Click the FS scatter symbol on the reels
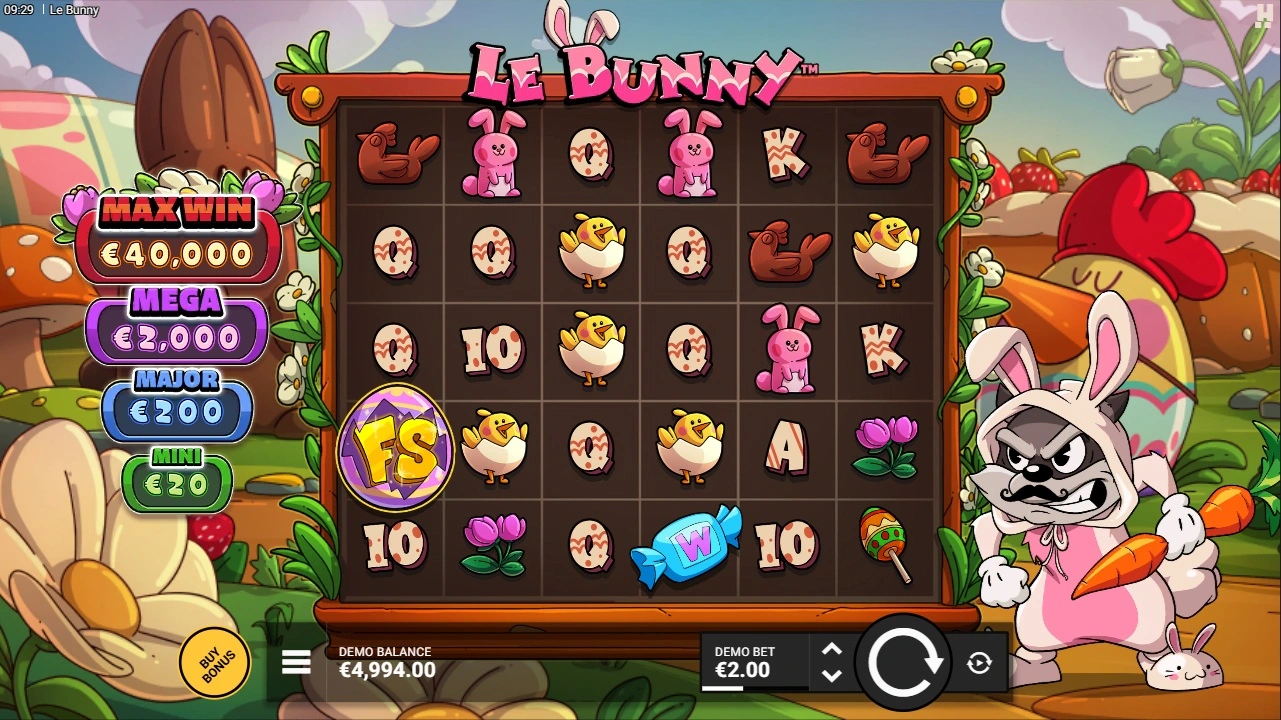Image resolution: width=1281 pixels, height=720 pixels. [x=394, y=447]
